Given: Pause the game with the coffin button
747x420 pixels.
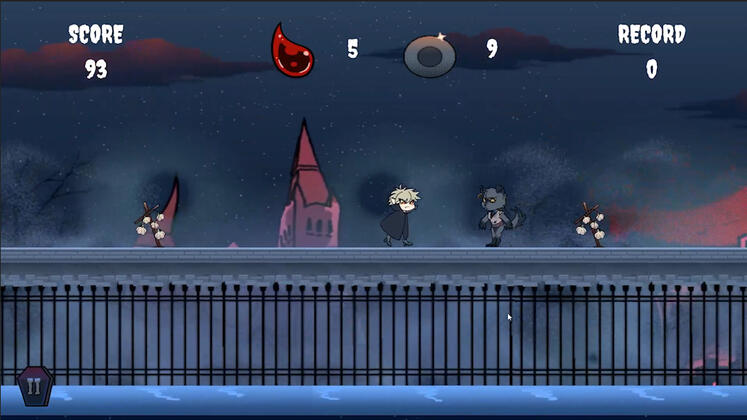Looking at the screenshot, I should tap(35, 386).
